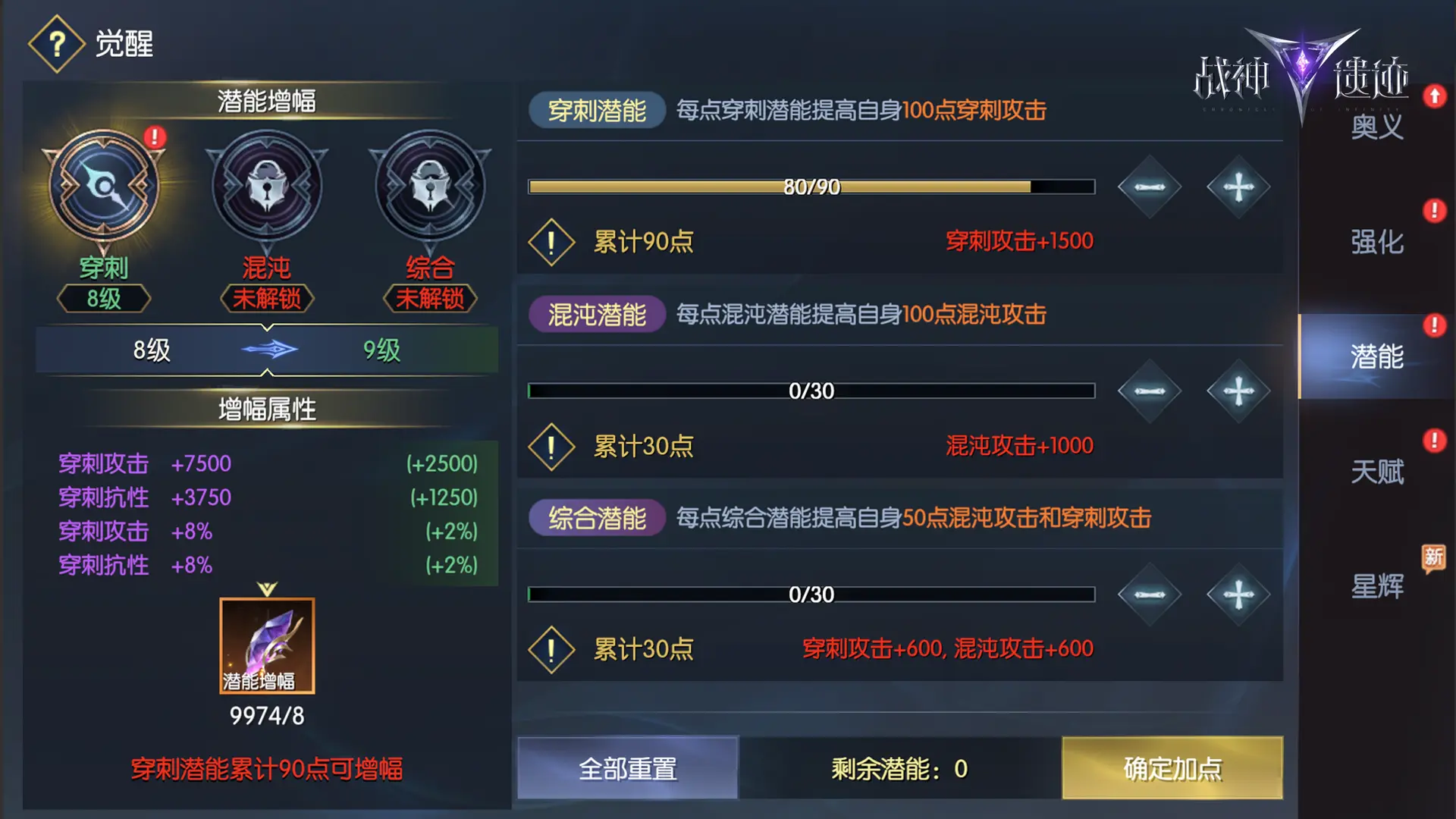Switch to the 强化 tab

(1376, 243)
